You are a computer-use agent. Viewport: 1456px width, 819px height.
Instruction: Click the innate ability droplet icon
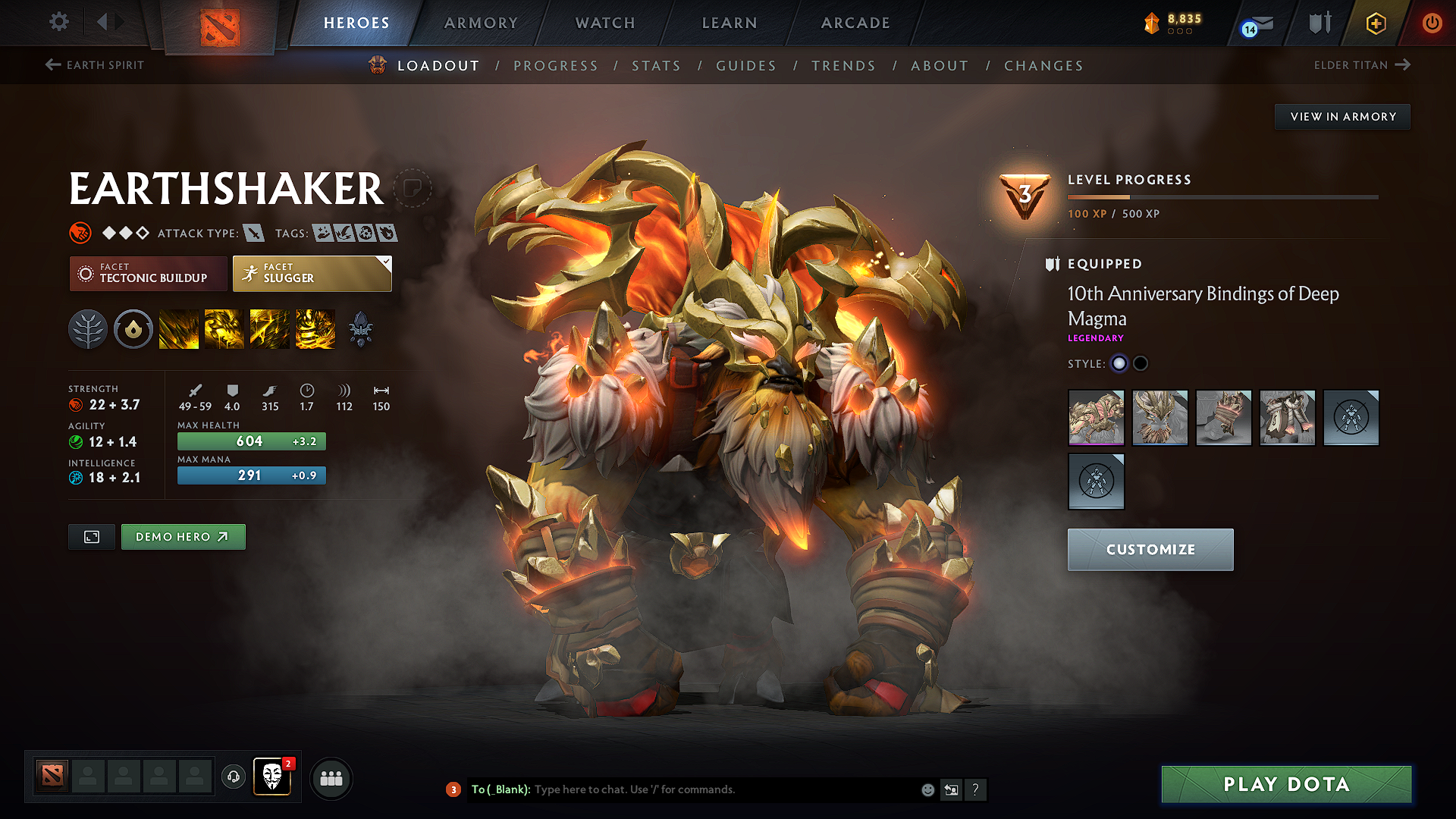(x=133, y=329)
